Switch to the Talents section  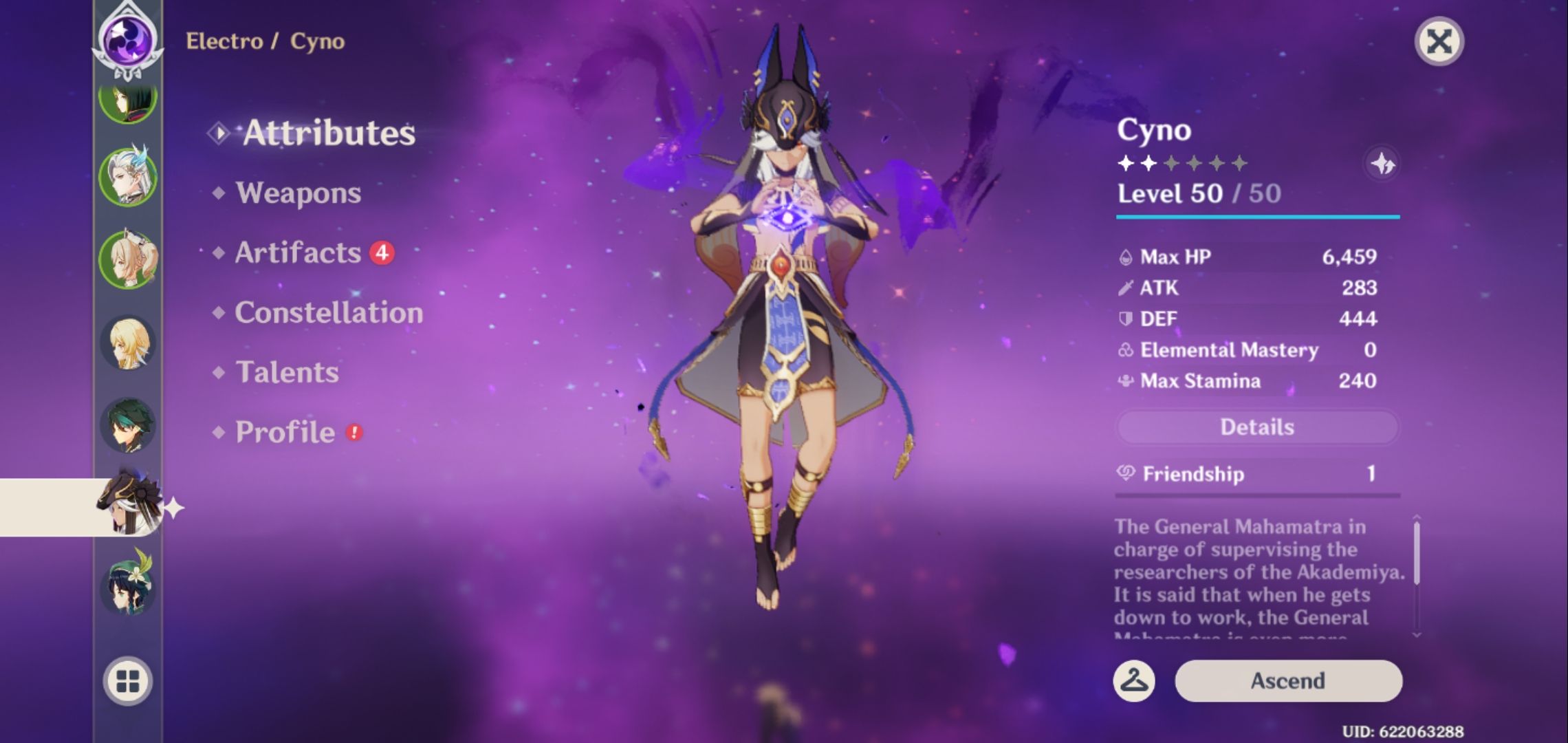pyautogui.click(x=289, y=373)
